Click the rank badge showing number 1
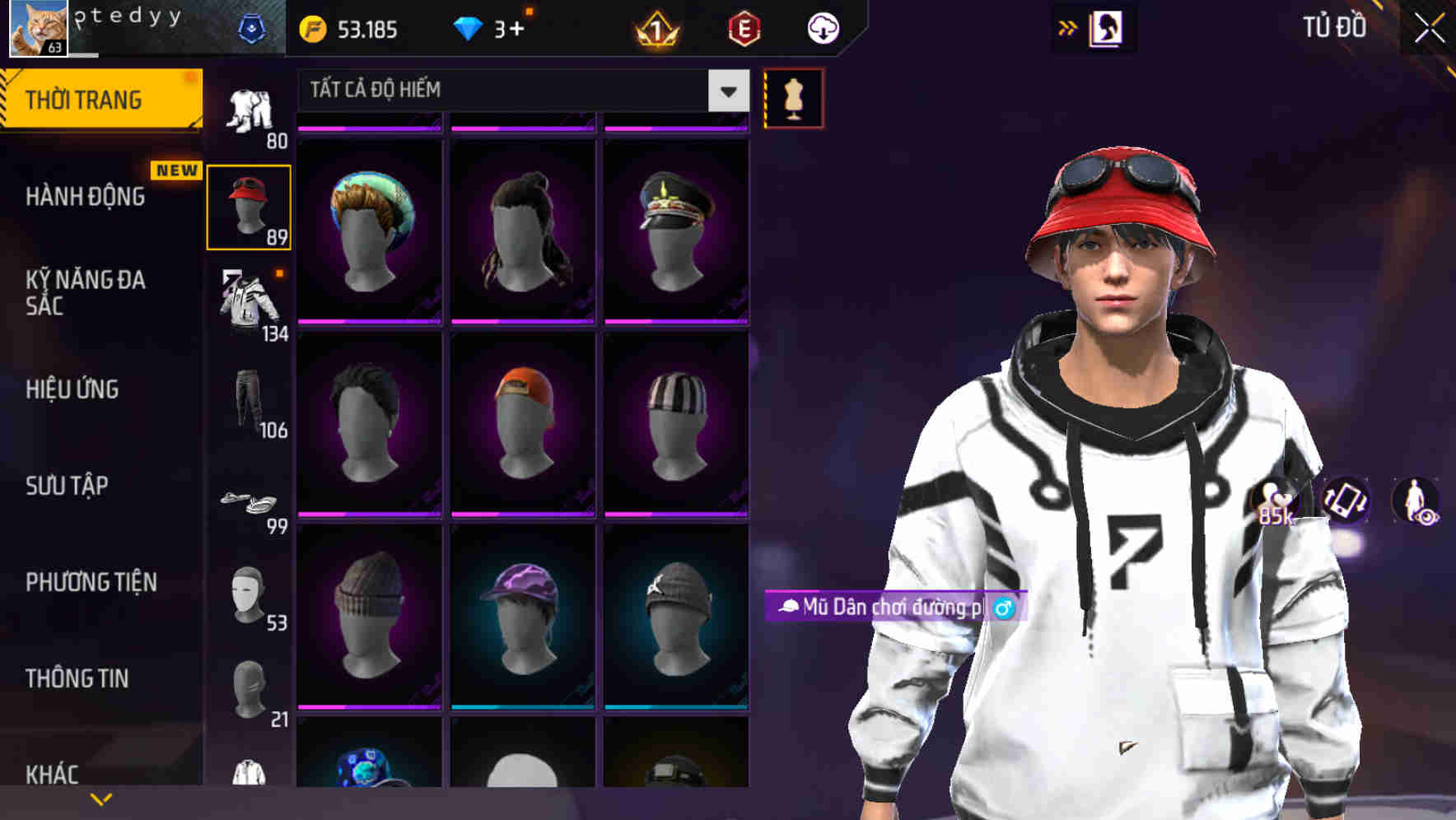Screen dimensions: 1456x820 click(x=655, y=30)
